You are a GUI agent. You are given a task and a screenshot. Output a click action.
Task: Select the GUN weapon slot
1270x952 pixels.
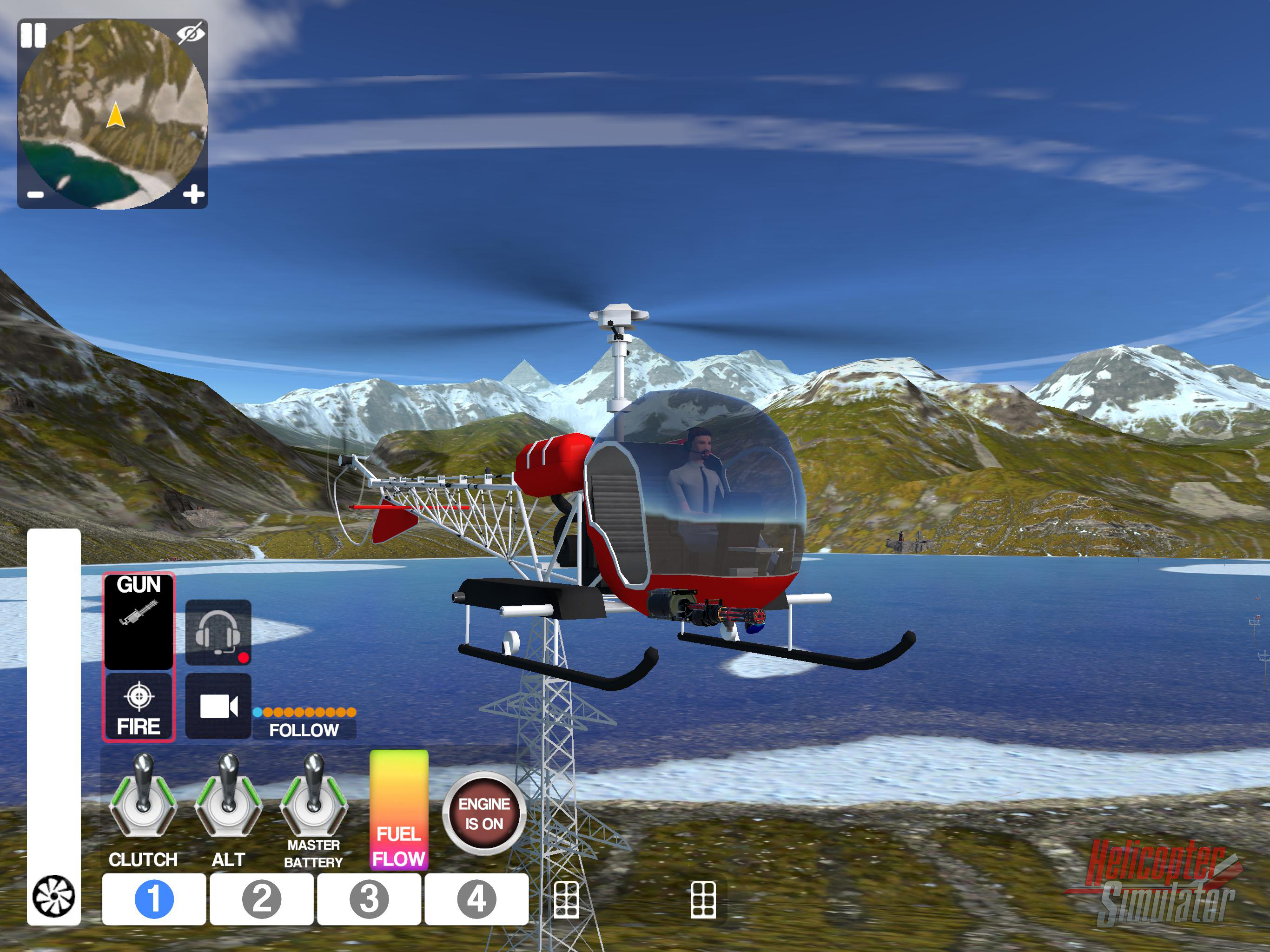[139, 621]
